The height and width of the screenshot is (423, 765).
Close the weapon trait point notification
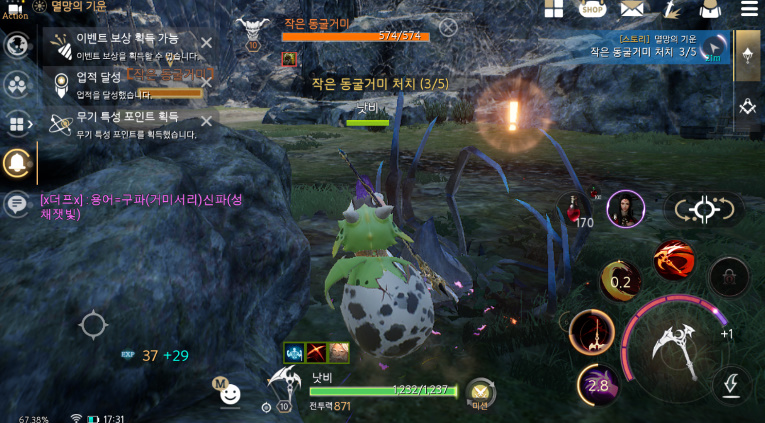[206, 121]
